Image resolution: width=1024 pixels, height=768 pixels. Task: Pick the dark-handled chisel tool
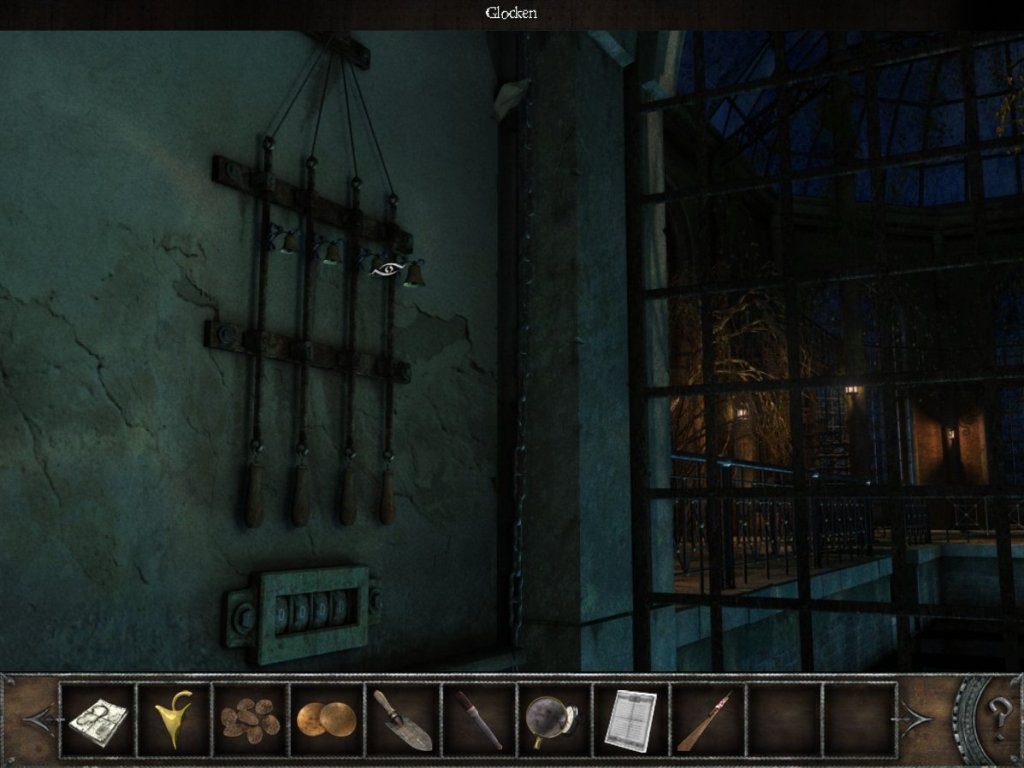click(479, 720)
